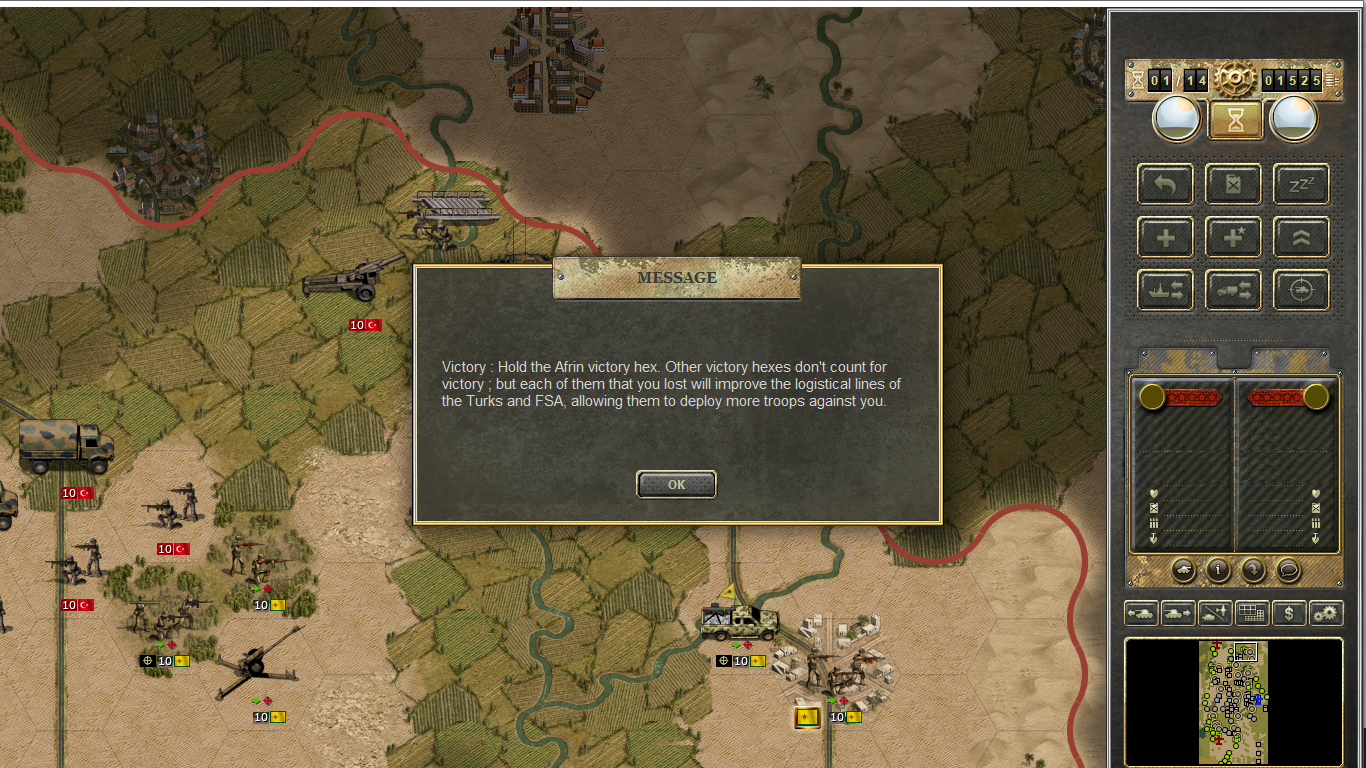
Task: Toggle ground/air view with tank-plane button
Action: pyautogui.click(x=1215, y=613)
